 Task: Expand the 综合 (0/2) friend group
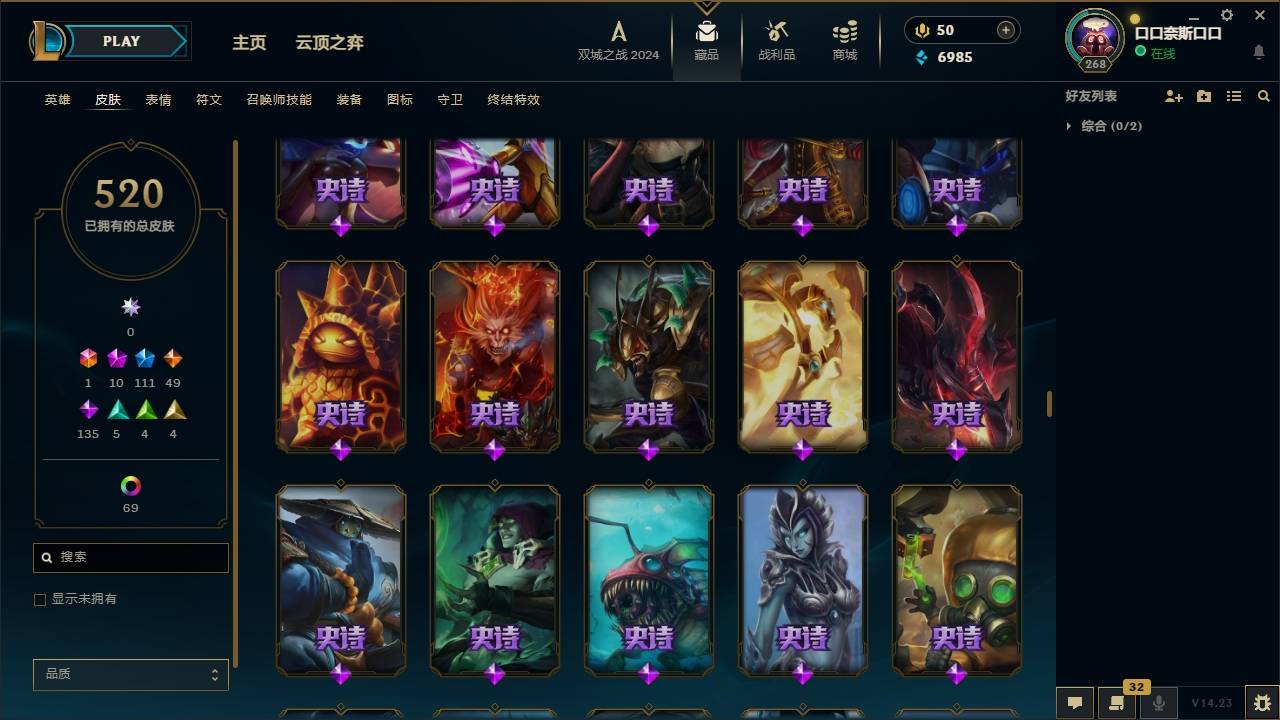pos(1078,126)
